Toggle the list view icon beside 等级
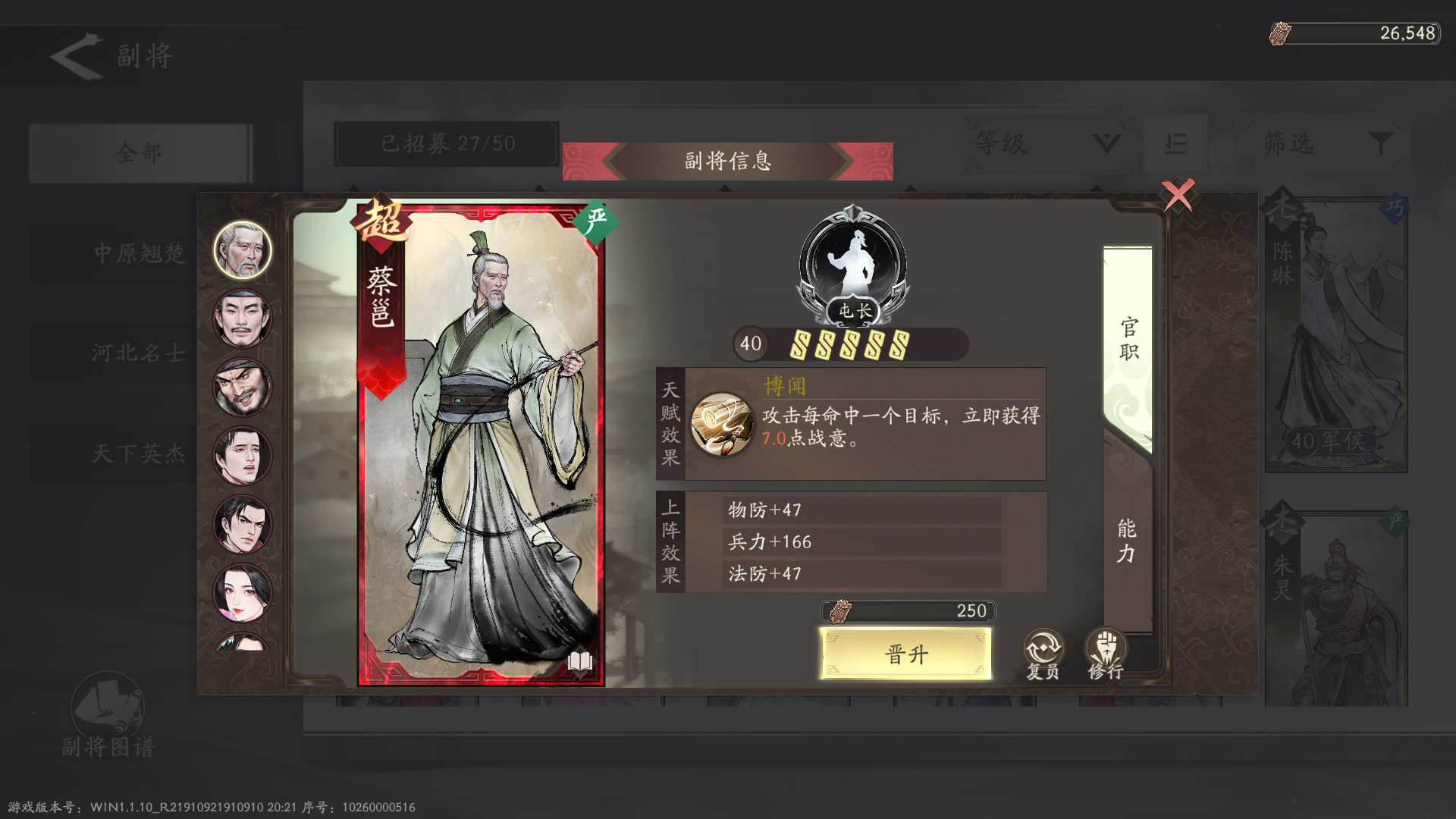Image resolution: width=1456 pixels, height=819 pixels. click(x=1175, y=144)
